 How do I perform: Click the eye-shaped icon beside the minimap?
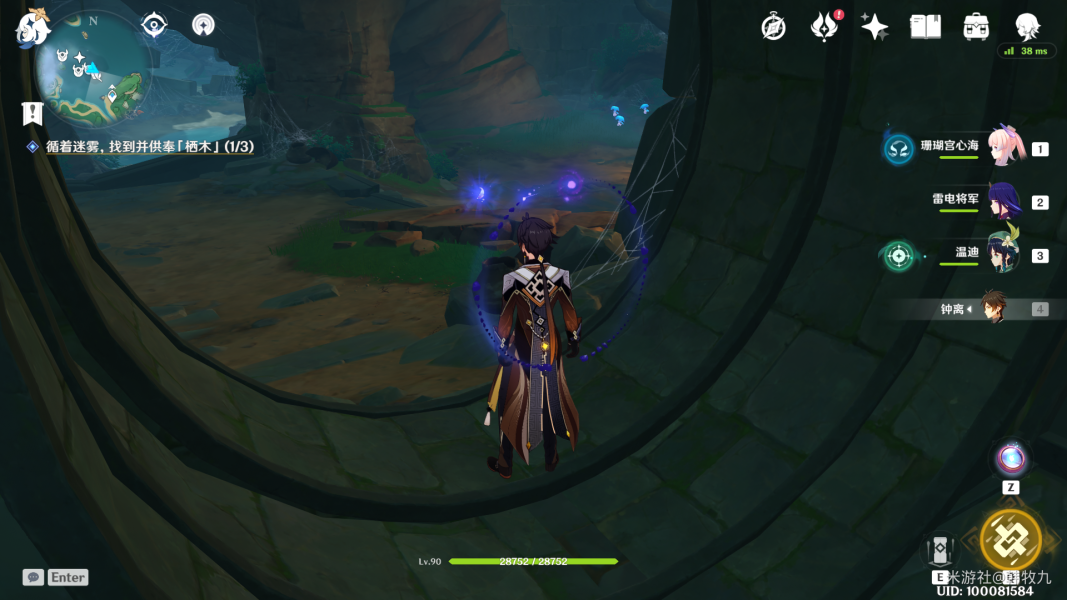tap(154, 25)
